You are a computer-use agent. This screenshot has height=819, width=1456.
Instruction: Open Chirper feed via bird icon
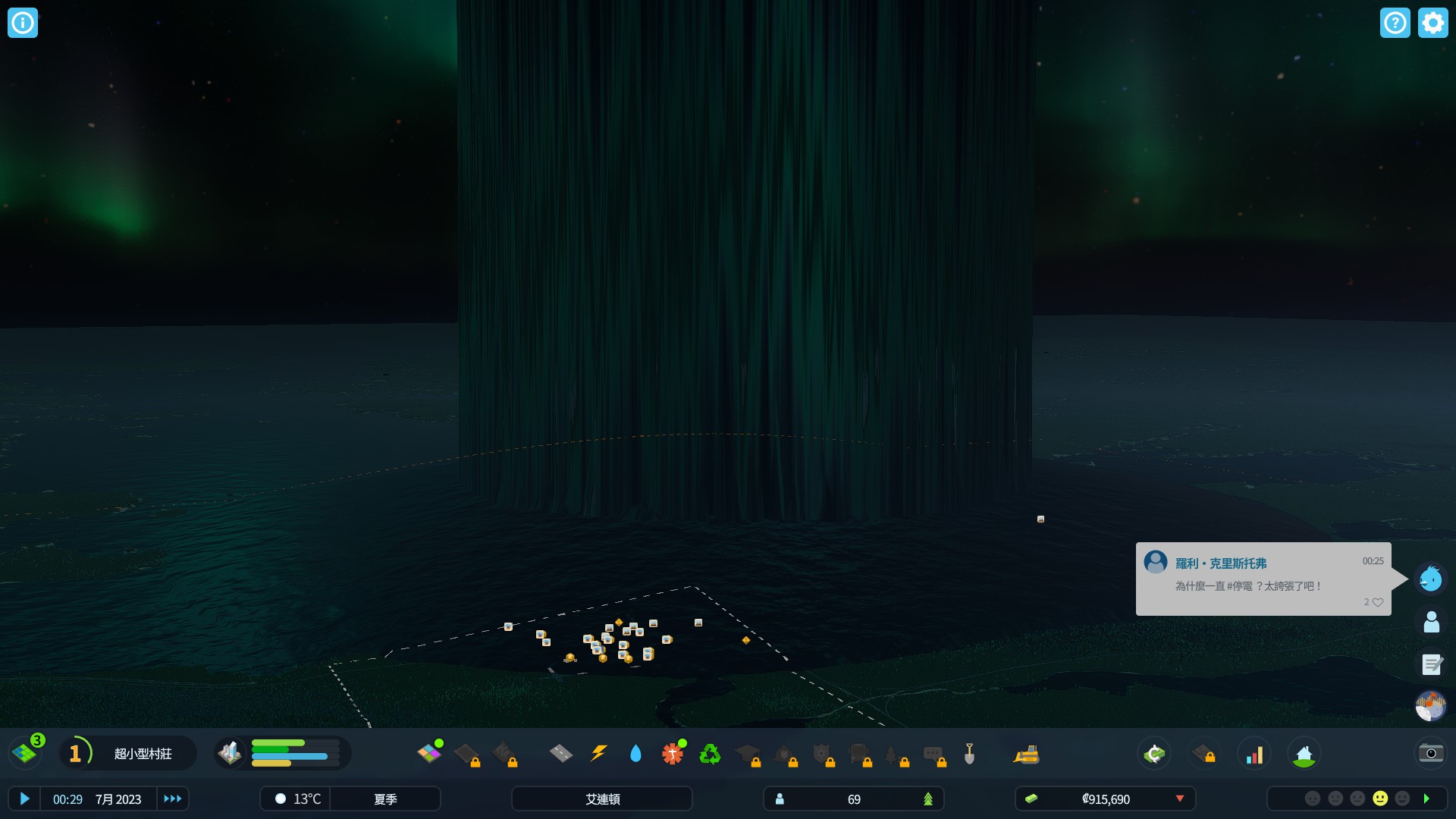click(1430, 578)
